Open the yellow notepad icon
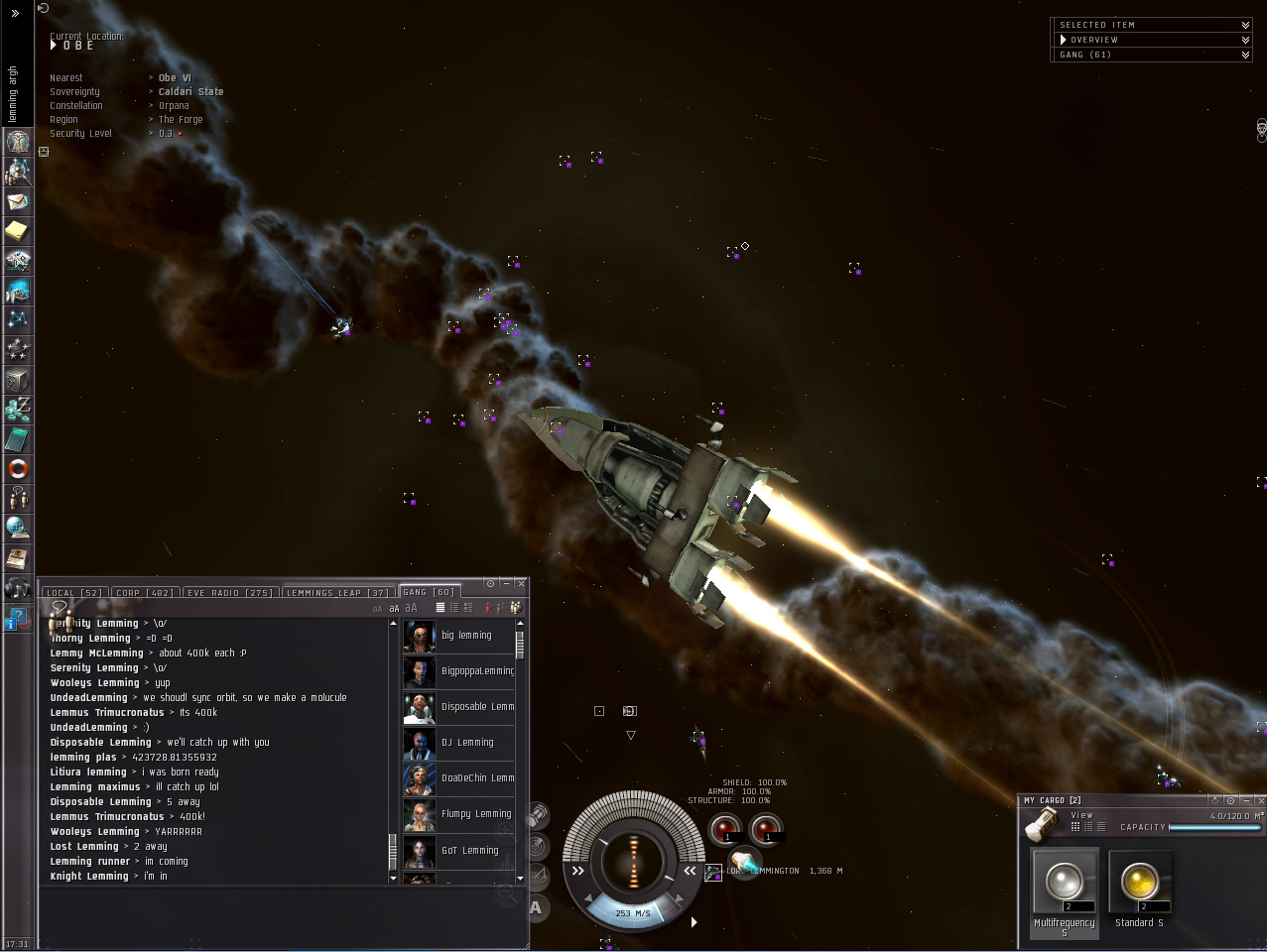The height and width of the screenshot is (952, 1267). point(18,231)
